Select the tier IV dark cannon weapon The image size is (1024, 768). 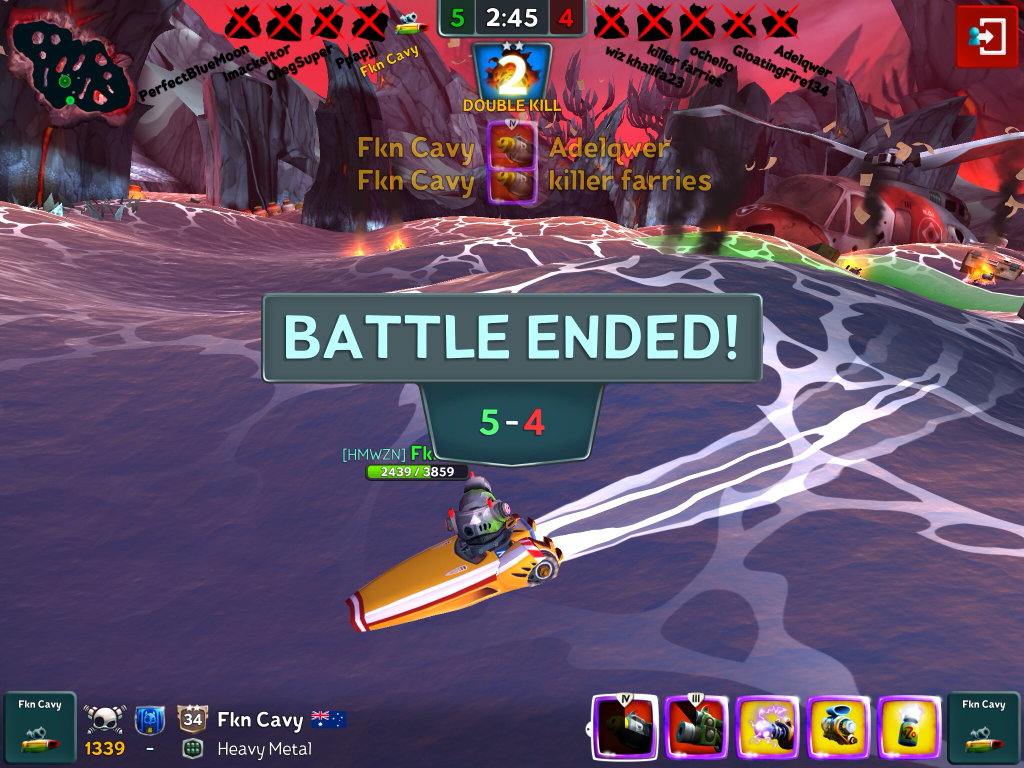pos(625,727)
